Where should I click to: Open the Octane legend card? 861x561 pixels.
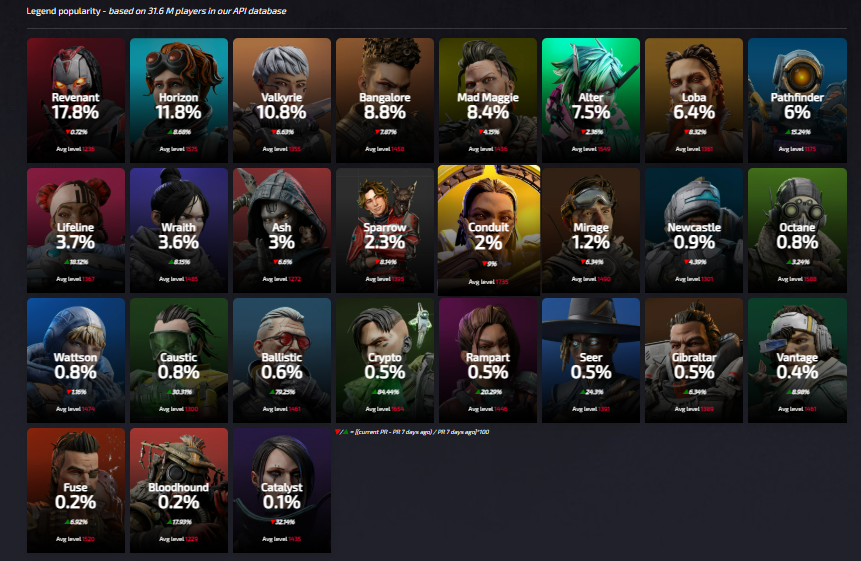[x=797, y=230]
